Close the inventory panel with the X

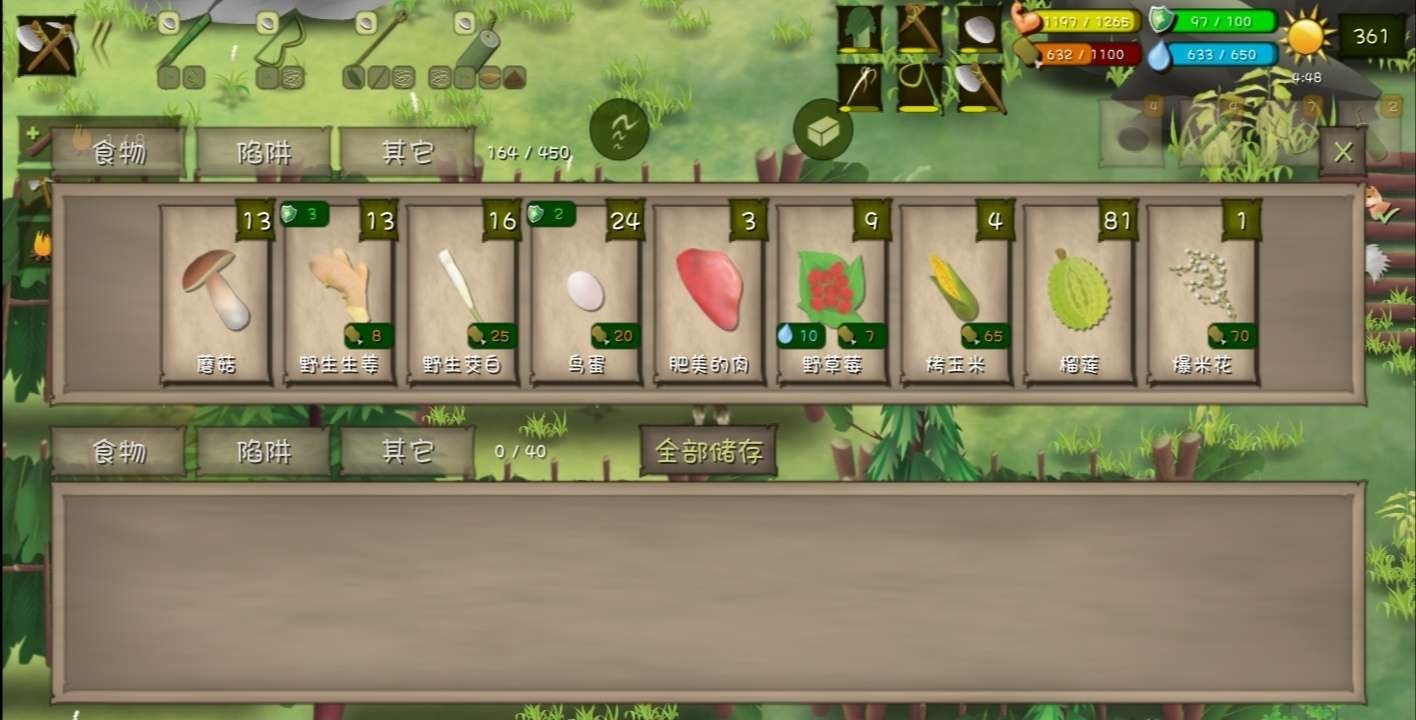(x=1344, y=150)
